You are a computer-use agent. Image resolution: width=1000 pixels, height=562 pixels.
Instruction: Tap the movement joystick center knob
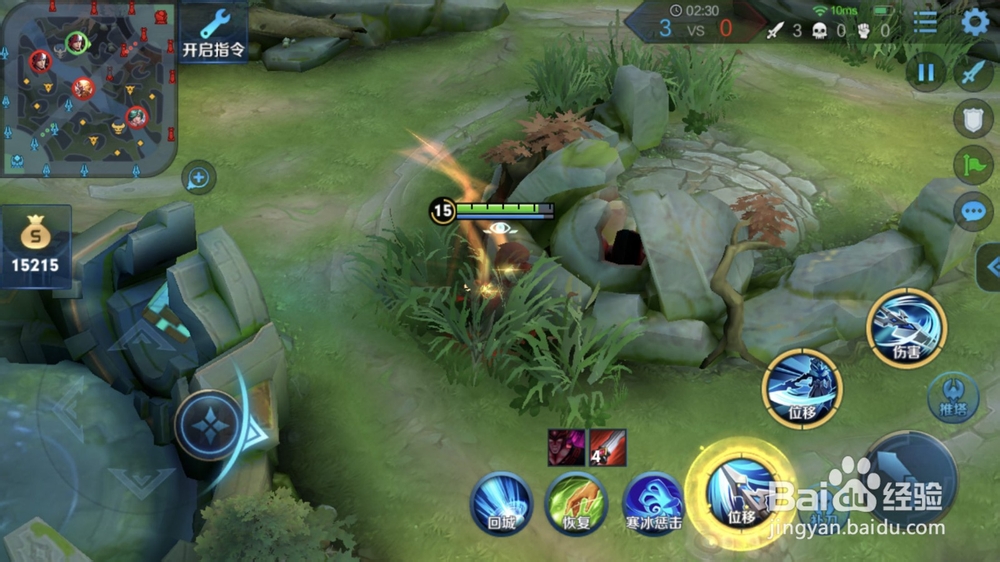click(210, 425)
